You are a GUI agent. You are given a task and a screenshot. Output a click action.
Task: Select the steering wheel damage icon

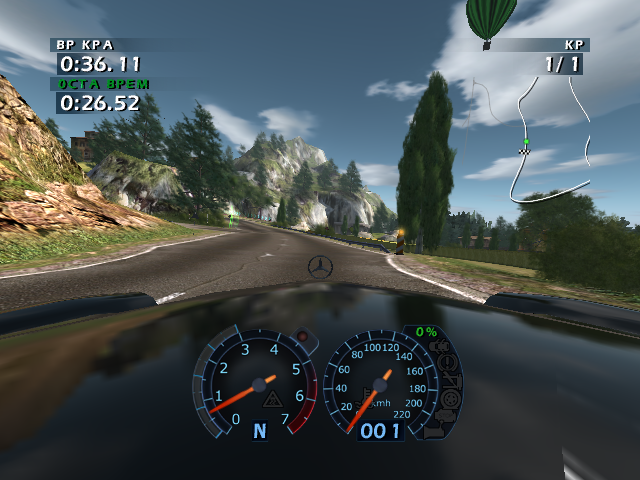[448, 362]
